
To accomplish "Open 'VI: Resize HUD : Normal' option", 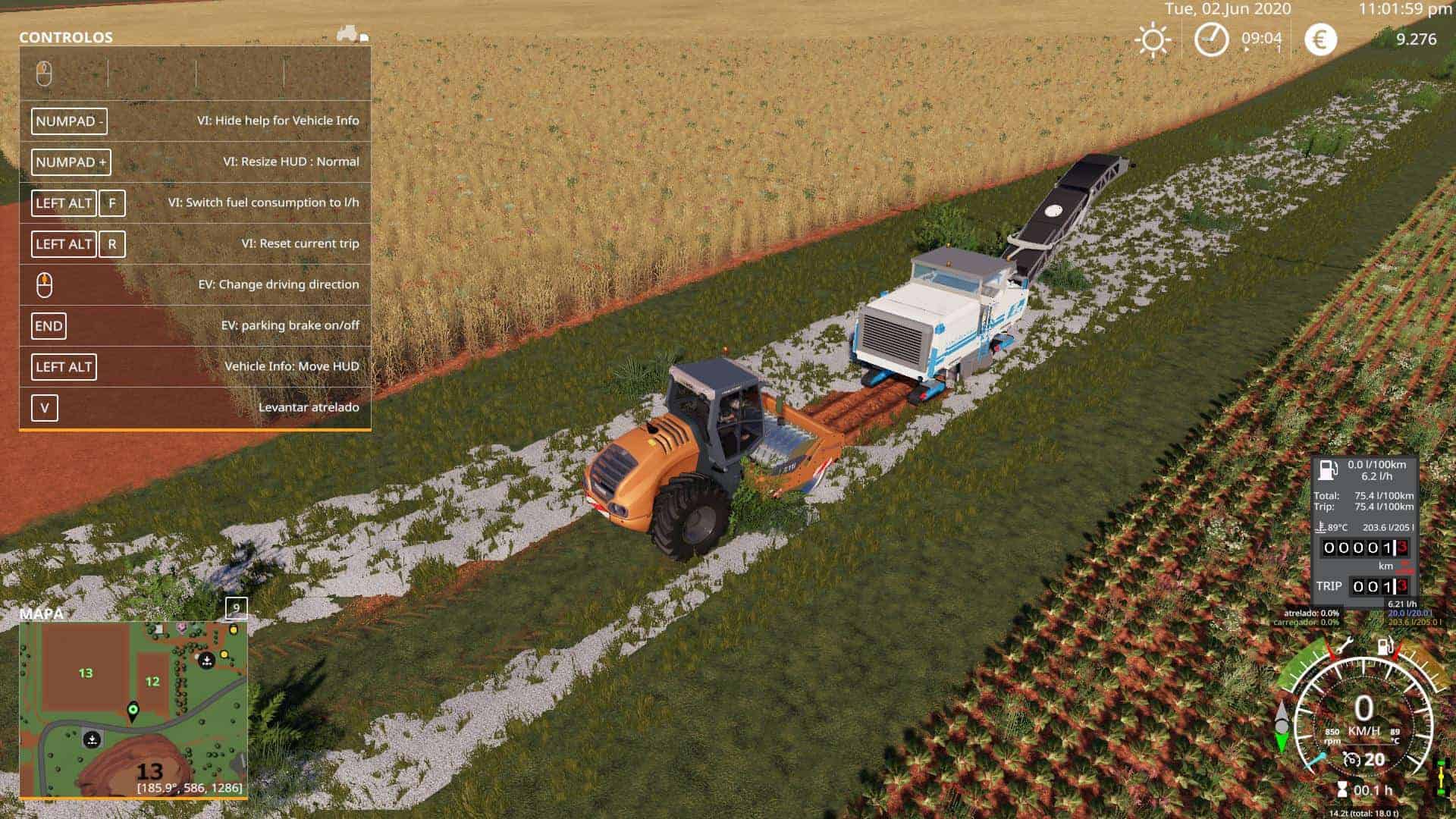I will 193,162.
